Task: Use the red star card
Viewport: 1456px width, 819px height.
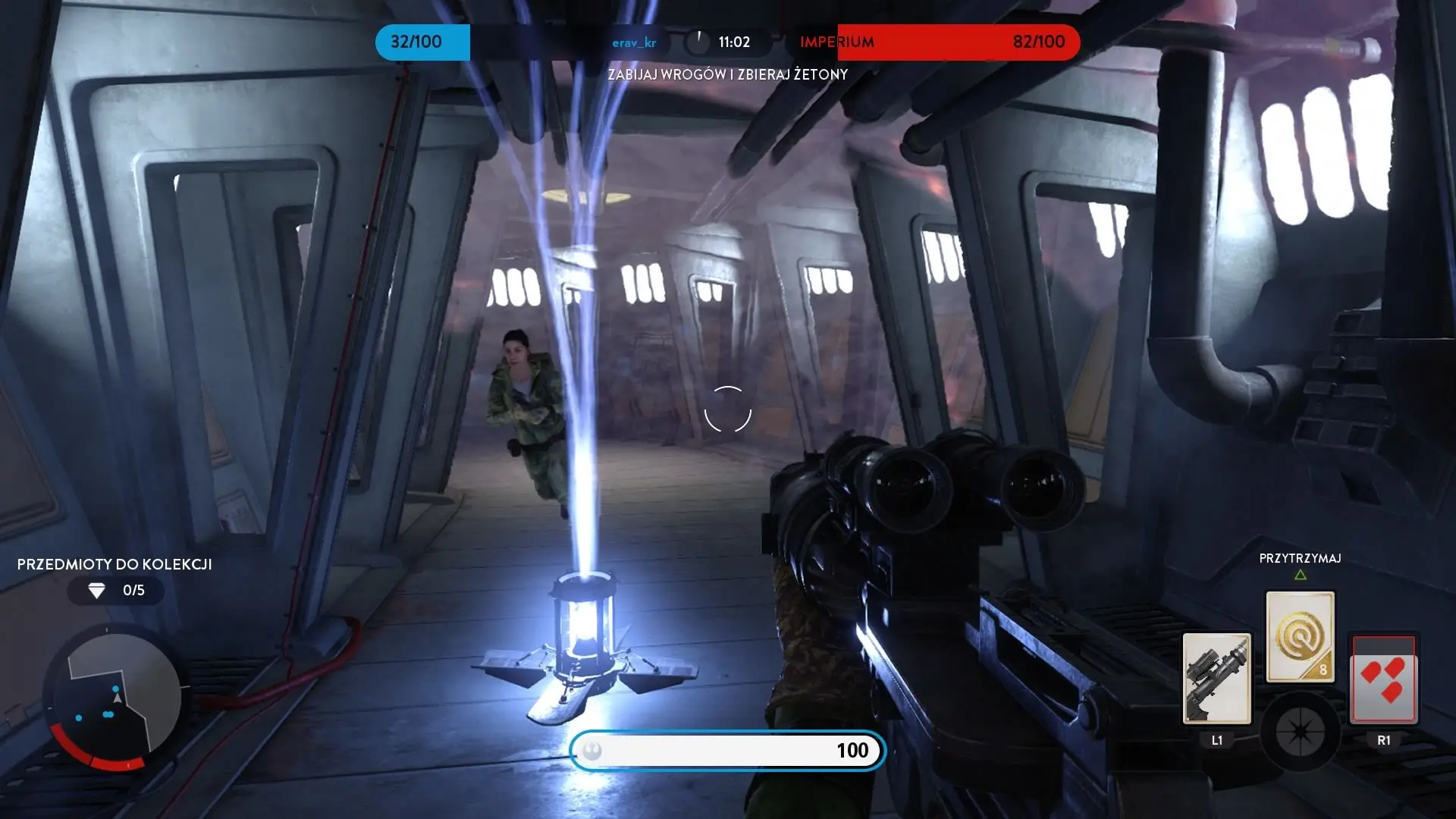Action: pyautogui.click(x=1383, y=679)
